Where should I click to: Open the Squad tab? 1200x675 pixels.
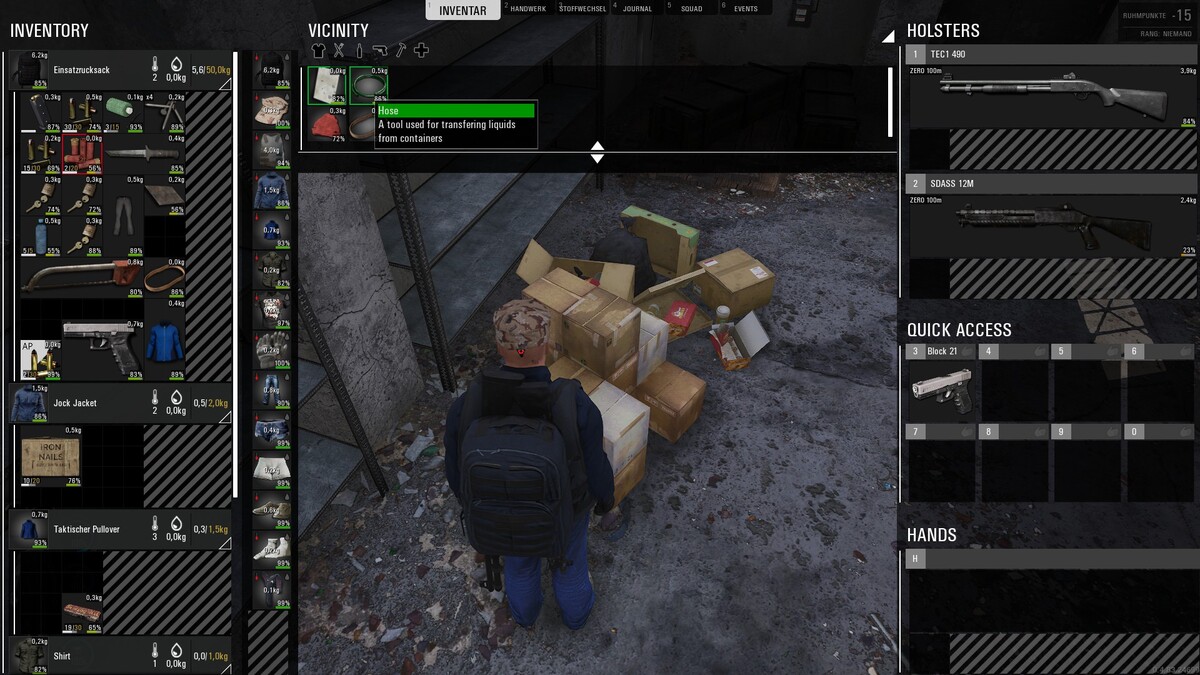coord(690,9)
